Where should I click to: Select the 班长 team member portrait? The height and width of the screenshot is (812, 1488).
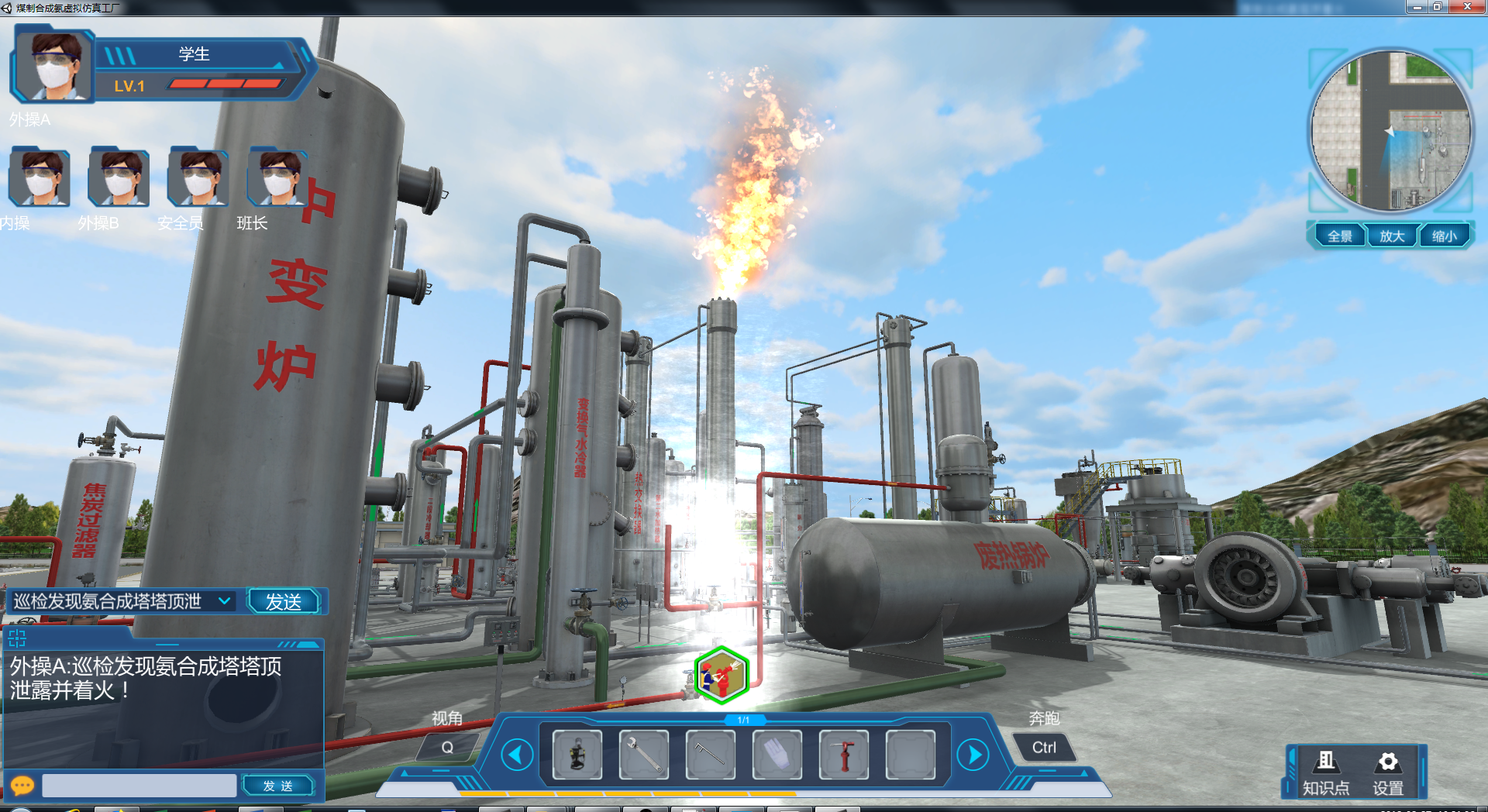tap(277, 178)
